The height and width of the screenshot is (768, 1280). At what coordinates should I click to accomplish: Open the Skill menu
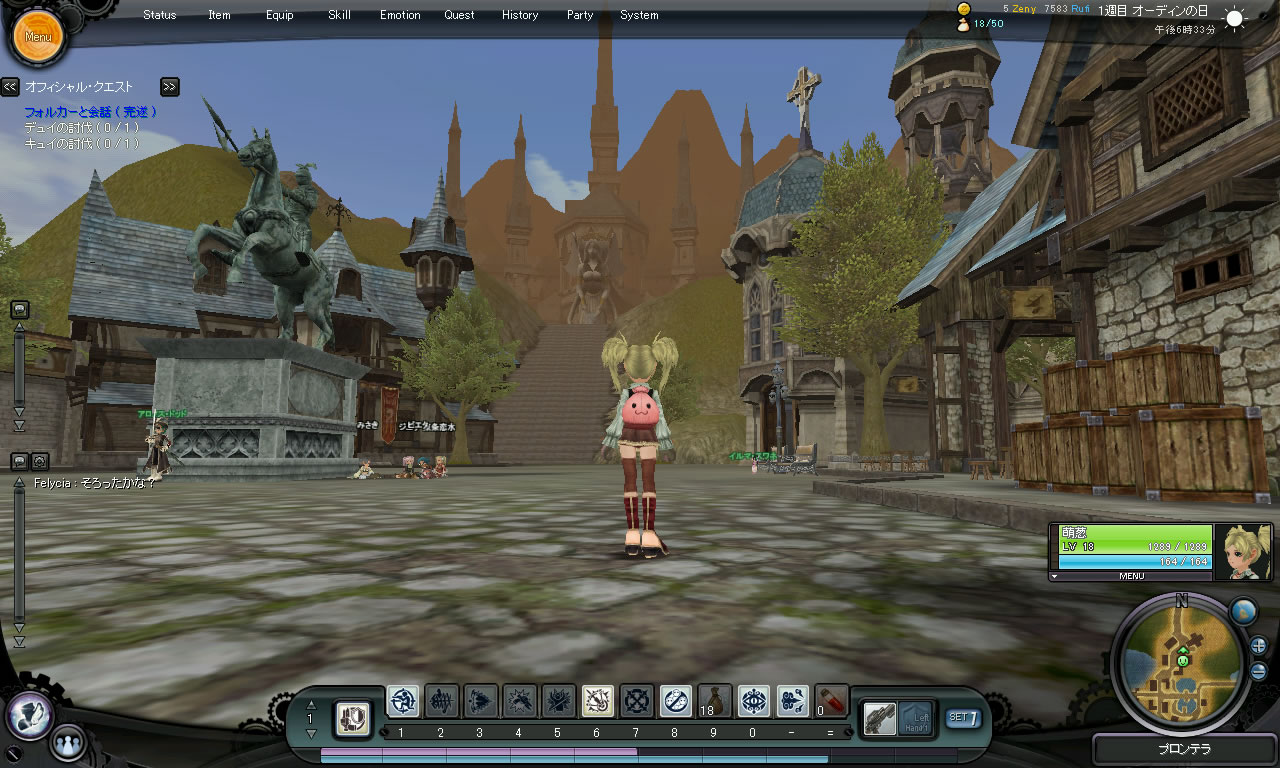(339, 15)
